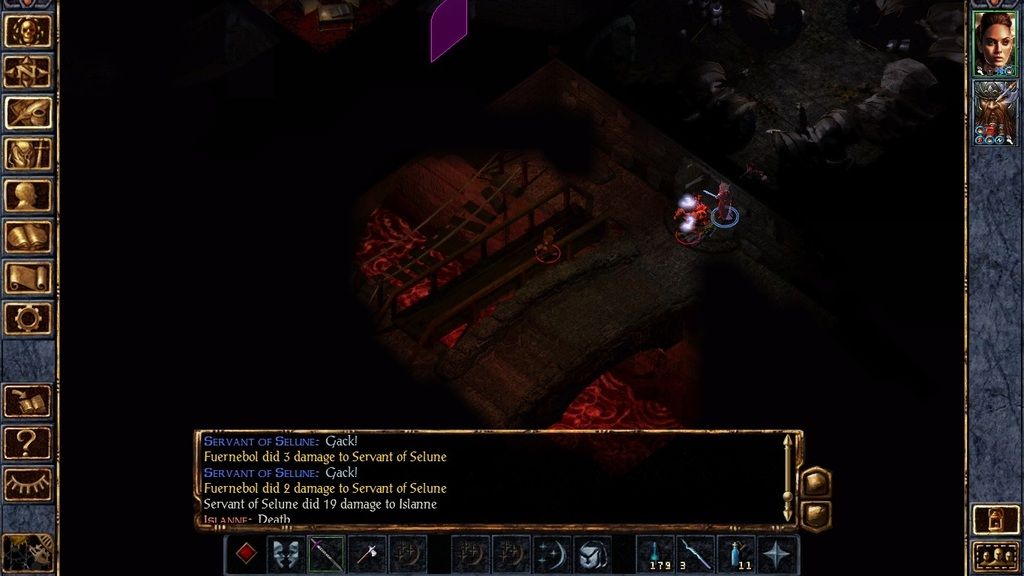Image resolution: width=1024 pixels, height=576 pixels.
Task: Select the bearded dwarf portrait
Action: (x=994, y=112)
